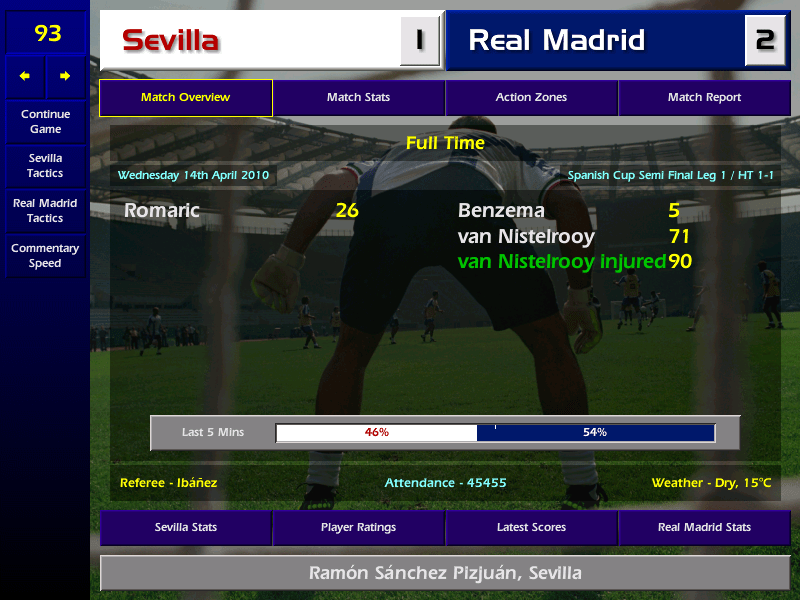Click the Real Madrid team name header

click(557, 41)
